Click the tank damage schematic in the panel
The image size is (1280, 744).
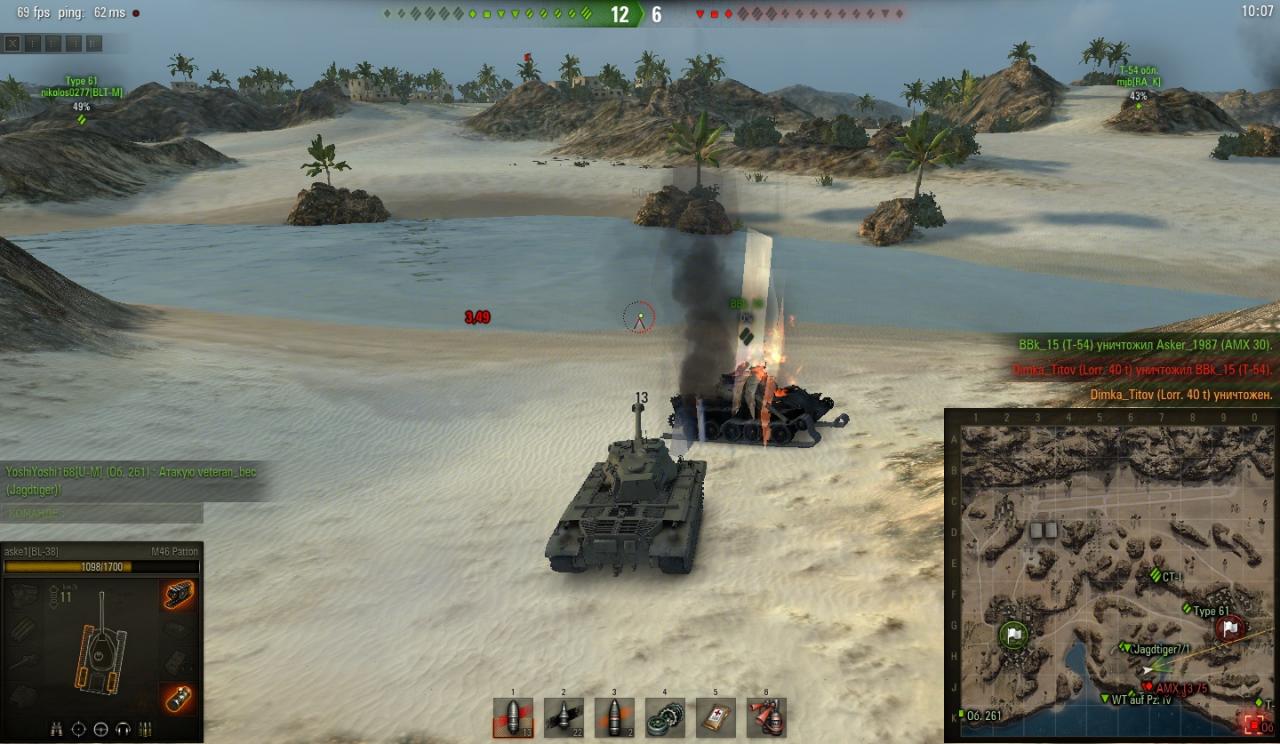coord(101,643)
